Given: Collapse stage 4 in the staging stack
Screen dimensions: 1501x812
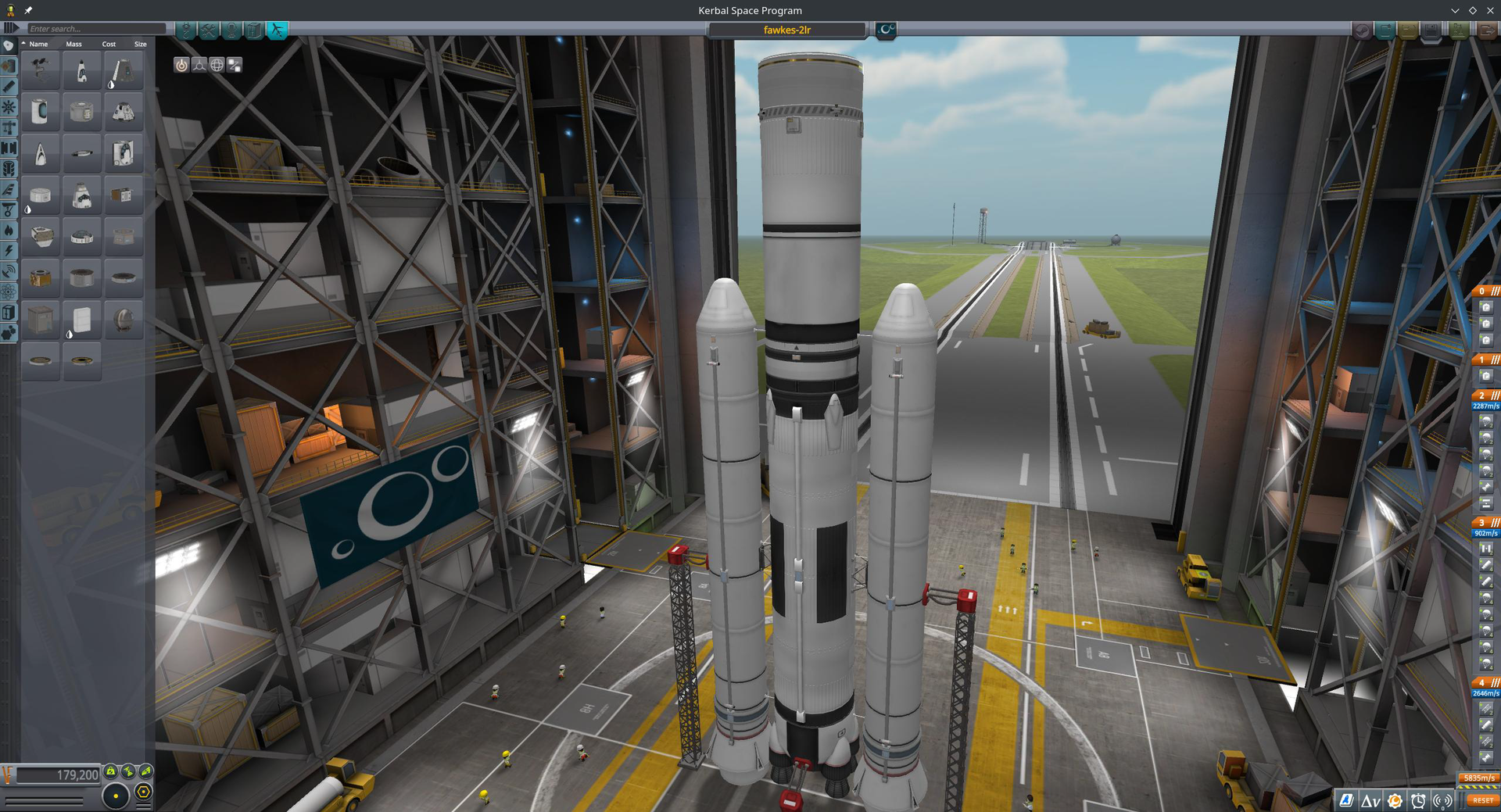Looking at the screenshot, I should (1493, 682).
